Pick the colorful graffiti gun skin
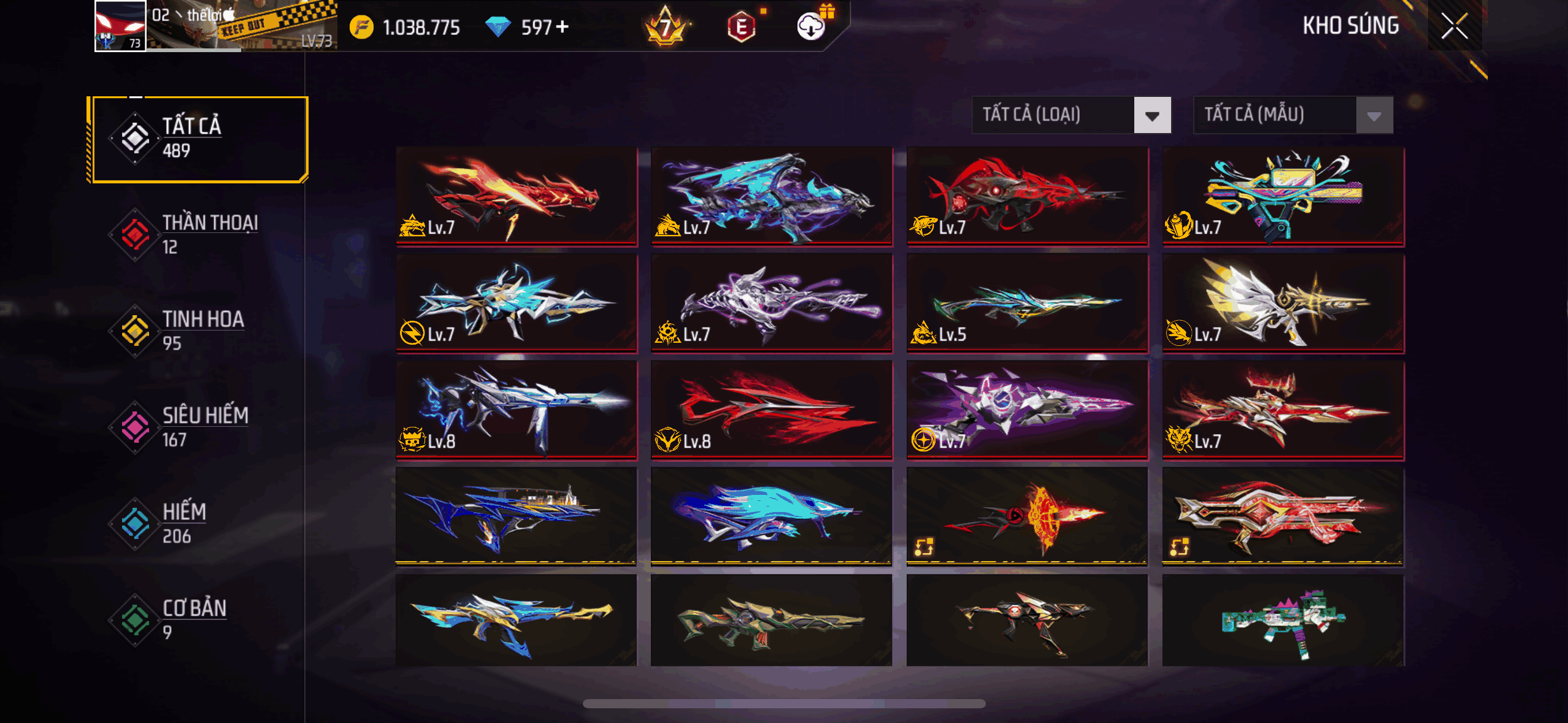 [1283, 196]
